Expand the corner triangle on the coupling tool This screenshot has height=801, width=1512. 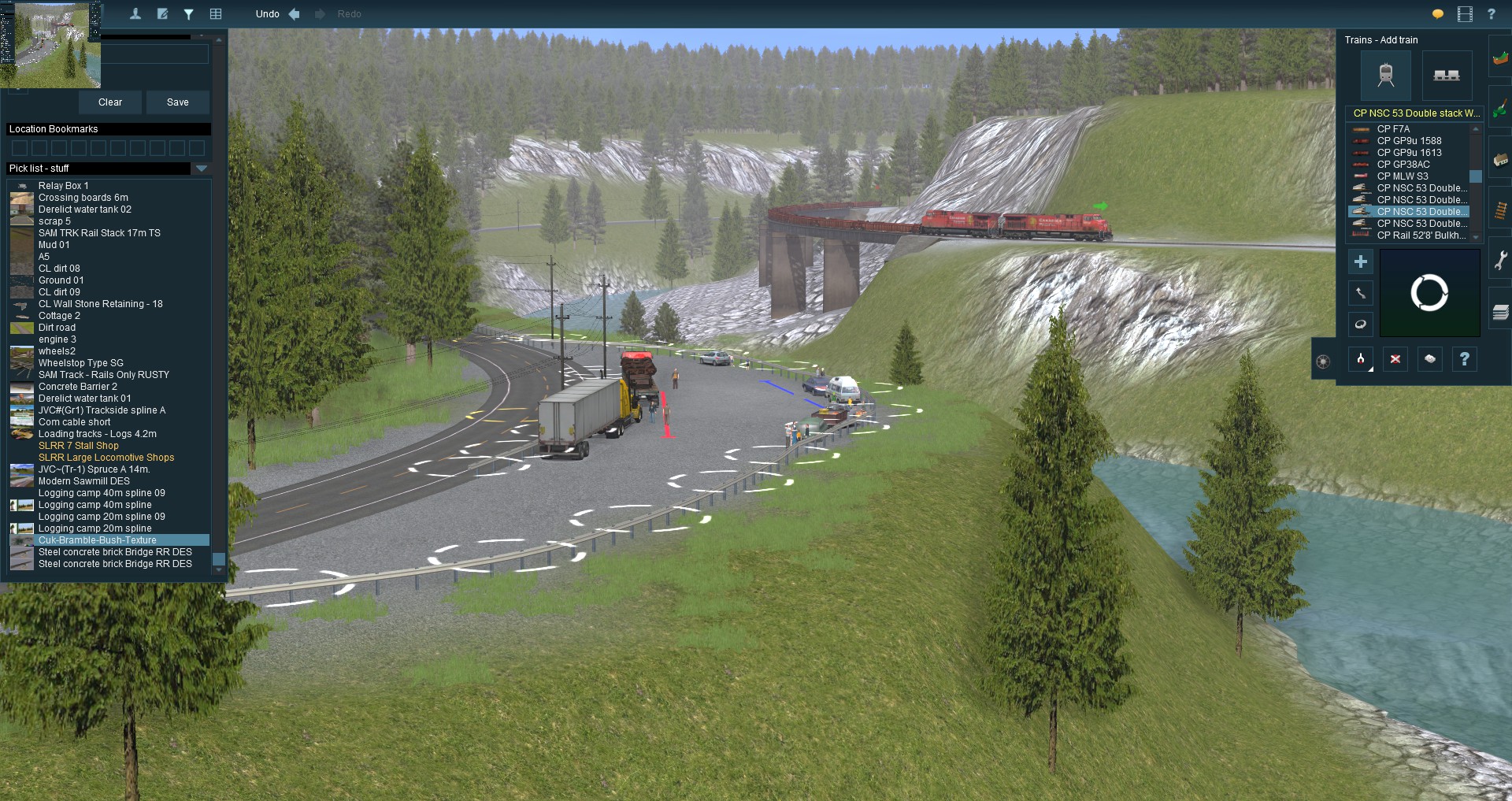click(1370, 368)
